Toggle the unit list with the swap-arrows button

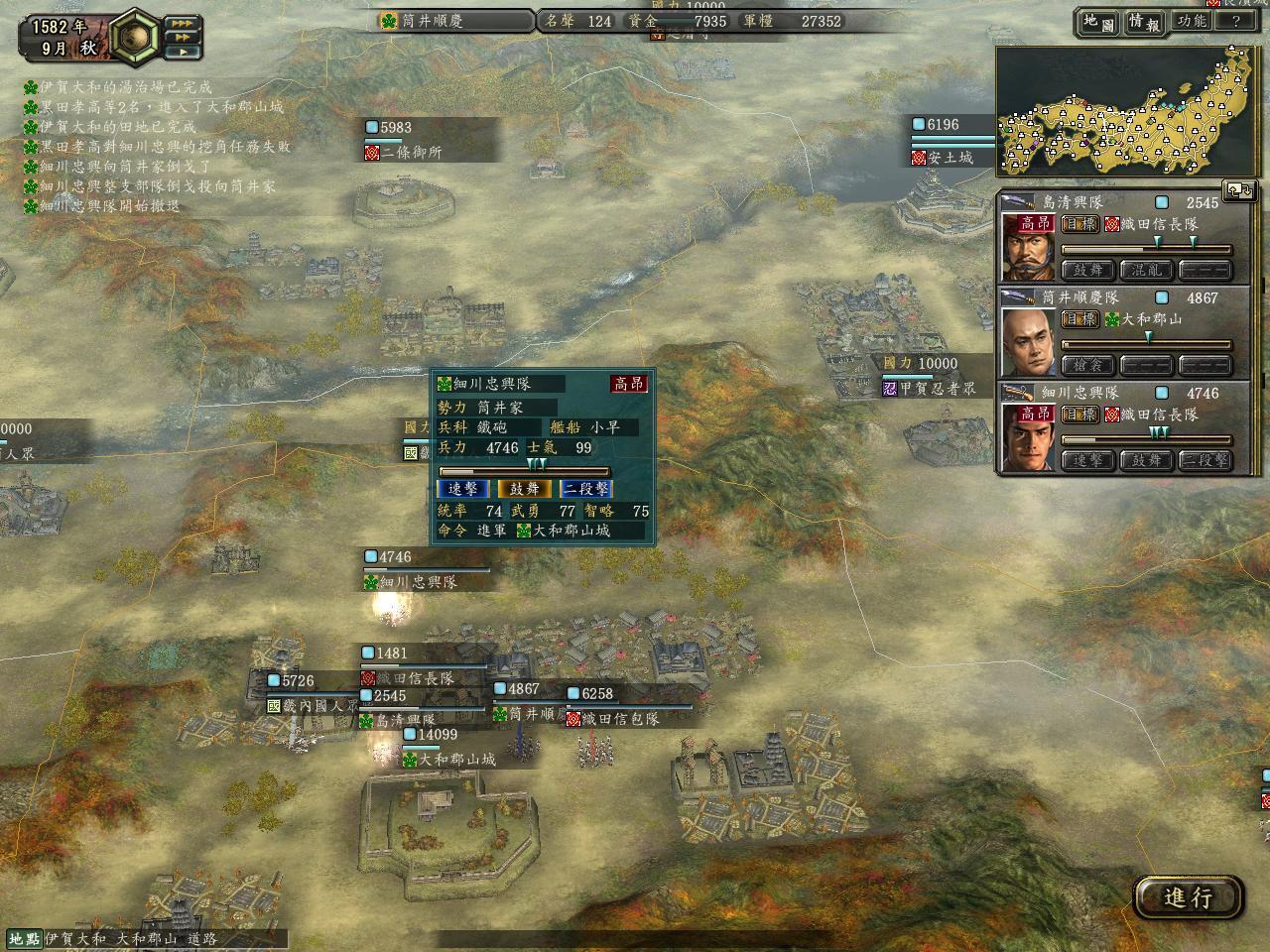pos(1238,187)
